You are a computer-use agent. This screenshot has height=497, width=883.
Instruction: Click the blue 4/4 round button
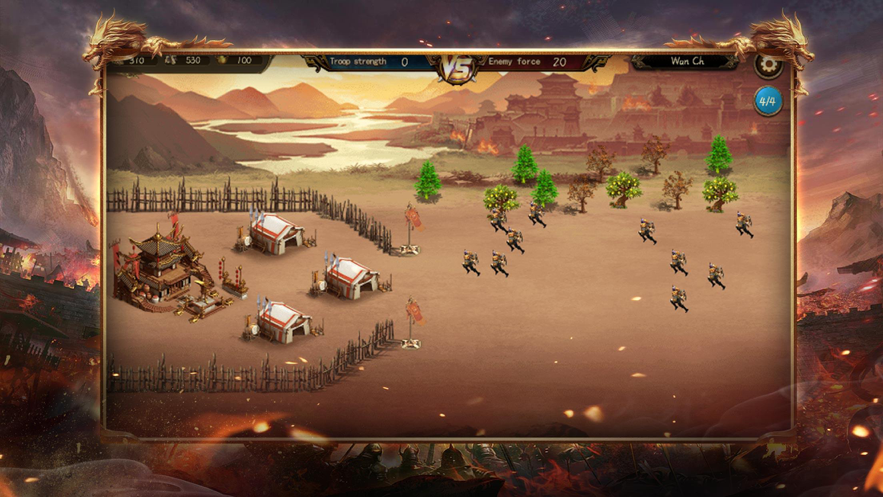click(x=768, y=101)
